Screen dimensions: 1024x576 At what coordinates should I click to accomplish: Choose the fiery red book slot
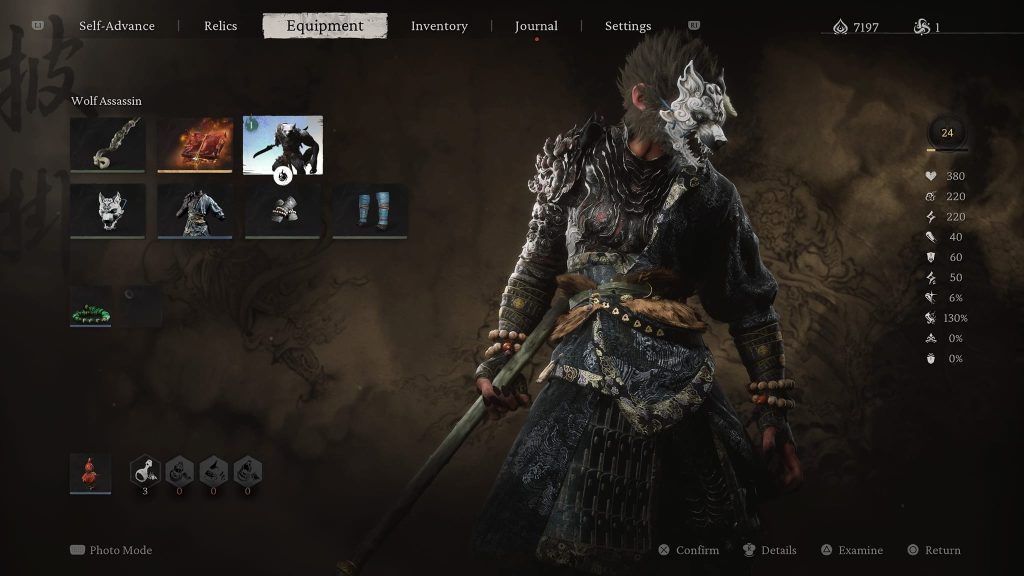click(x=195, y=145)
